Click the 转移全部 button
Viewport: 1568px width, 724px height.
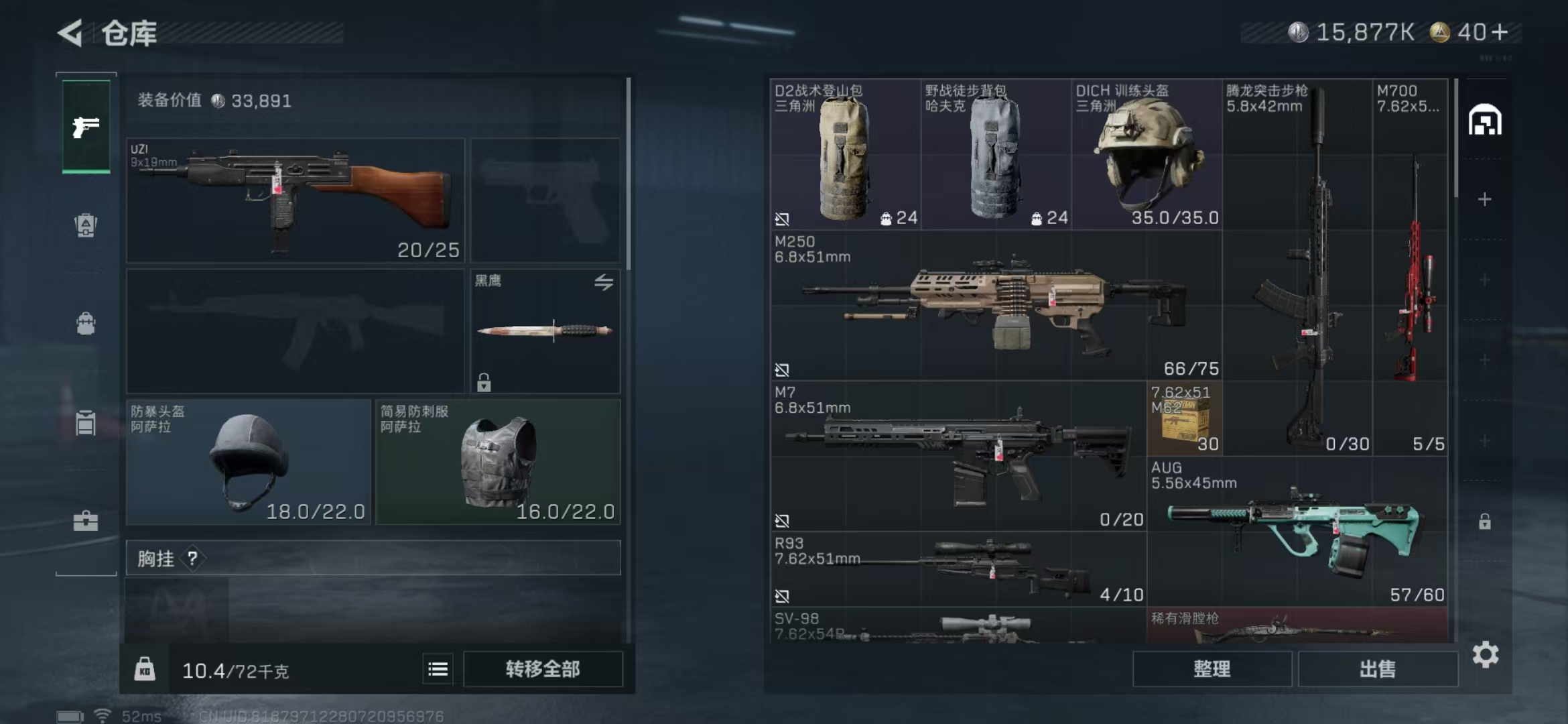(x=543, y=669)
